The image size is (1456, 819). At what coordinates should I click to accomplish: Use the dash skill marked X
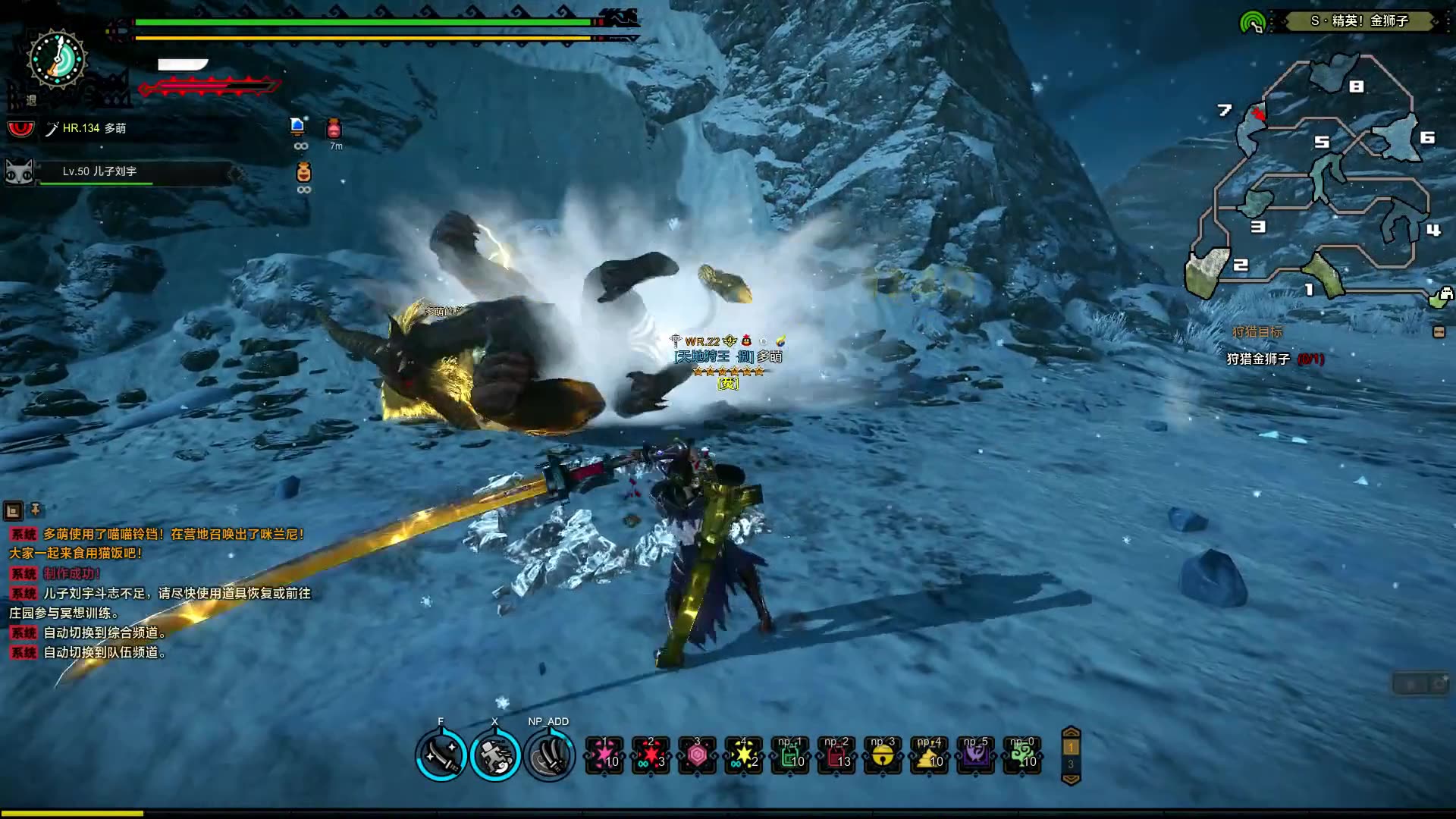[x=495, y=755]
